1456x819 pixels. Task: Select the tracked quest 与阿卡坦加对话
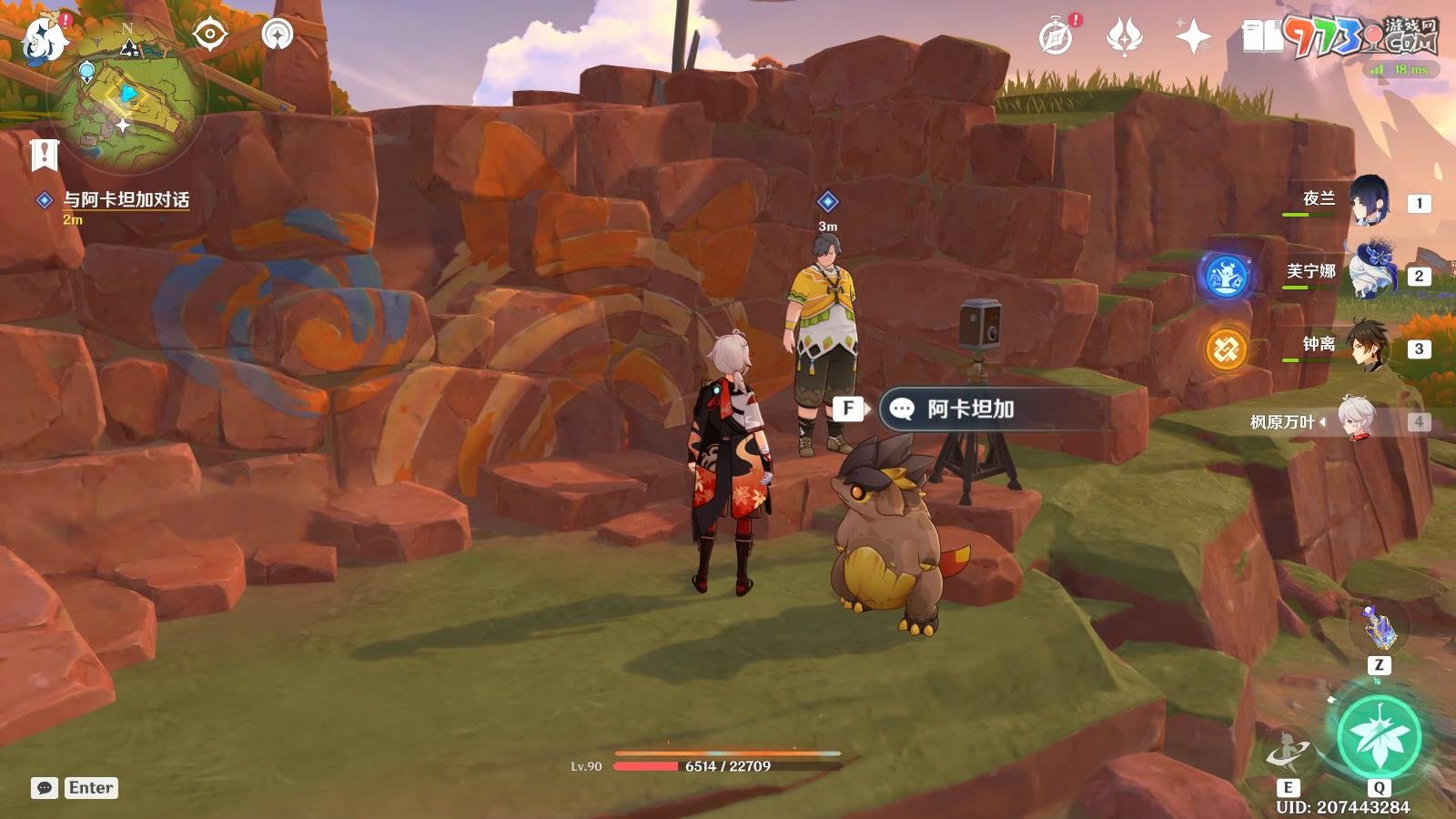coord(126,200)
